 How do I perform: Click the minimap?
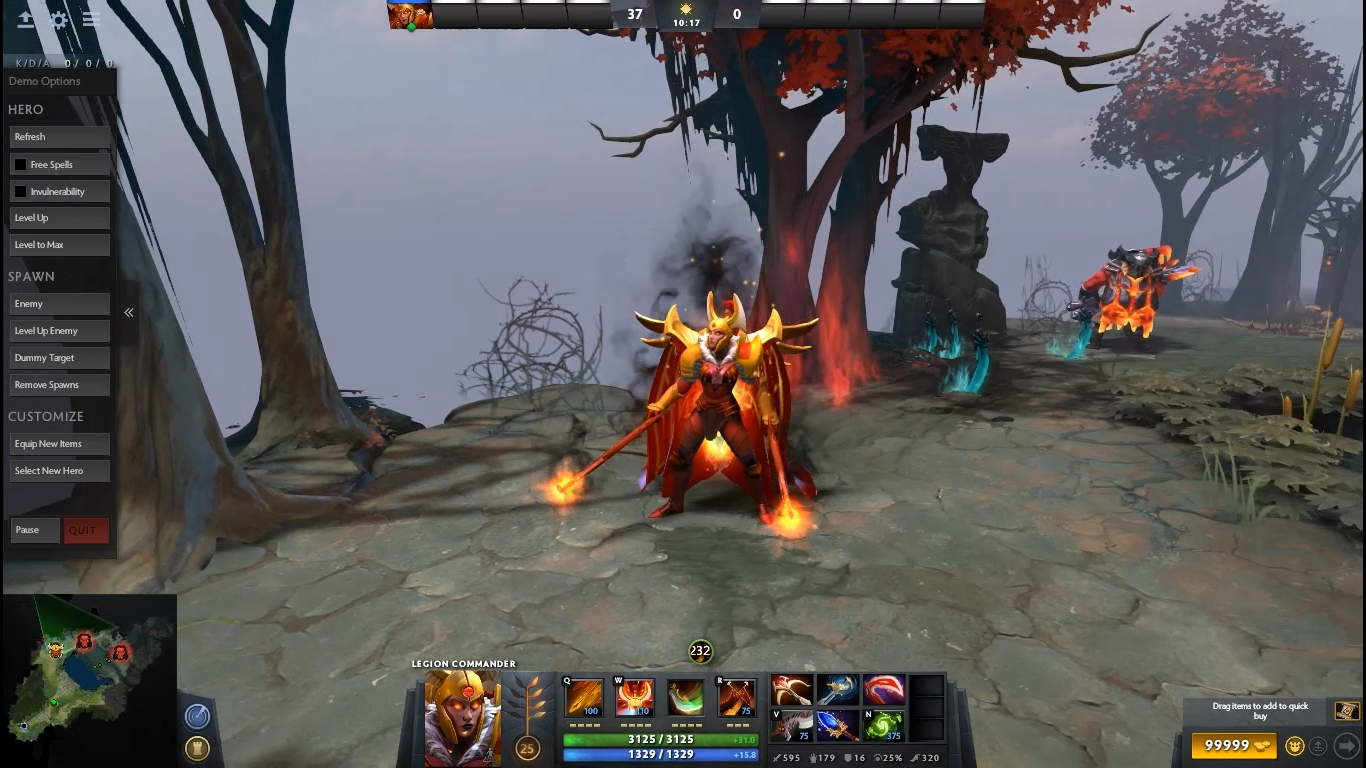[88, 668]
